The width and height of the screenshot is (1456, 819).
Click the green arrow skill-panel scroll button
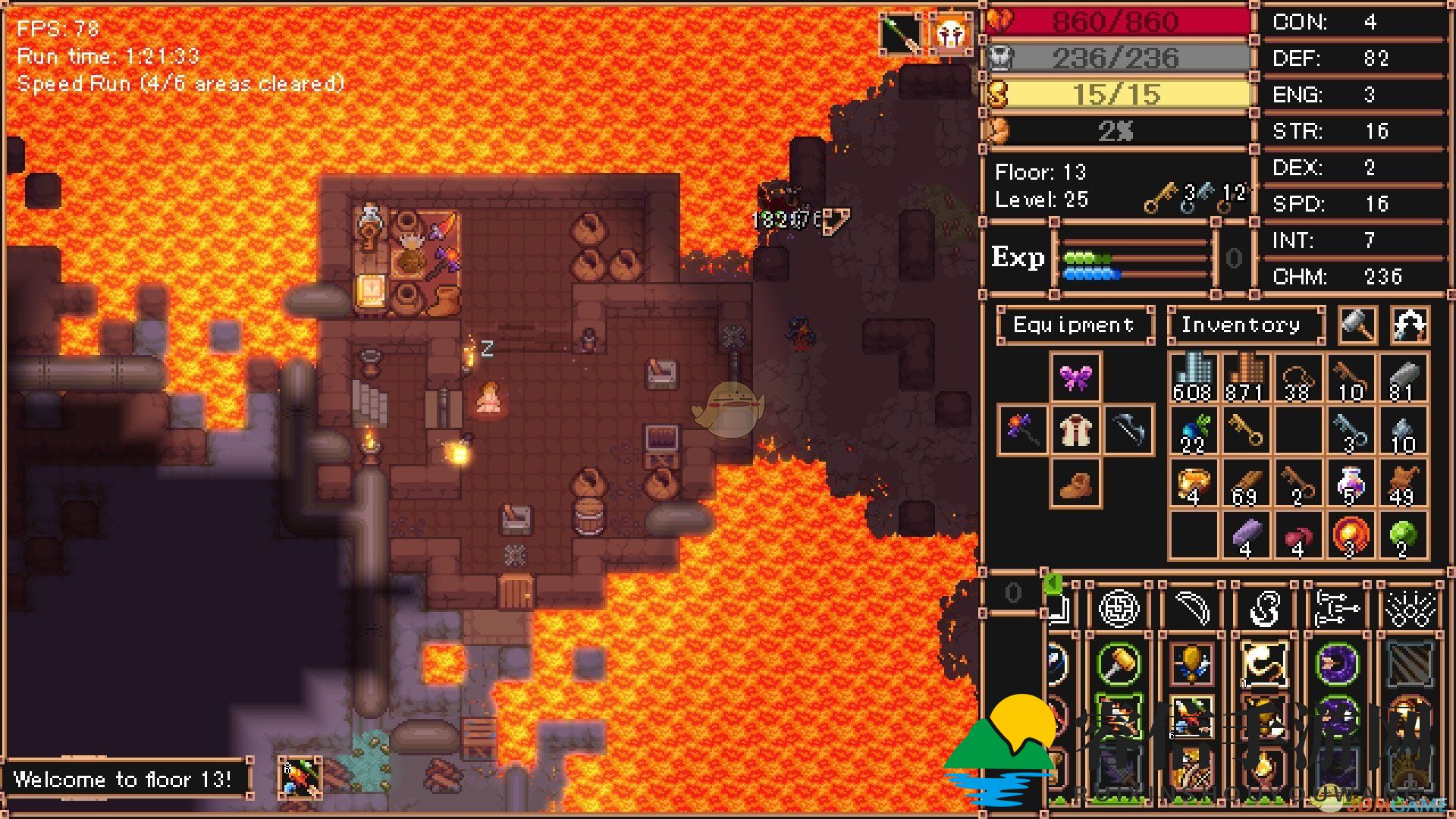[1053, 584]
